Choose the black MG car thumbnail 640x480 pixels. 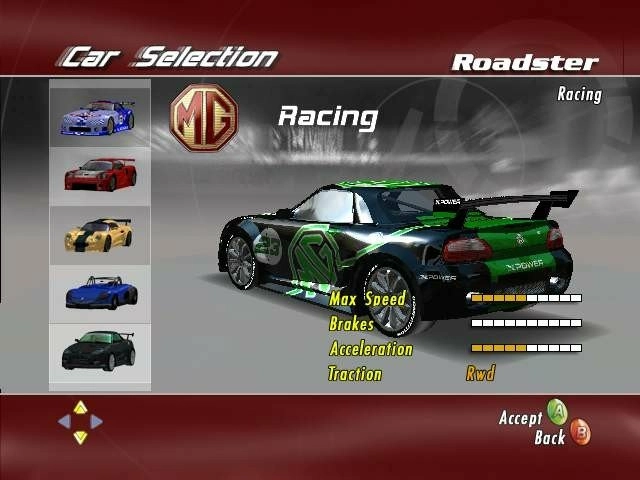tap(99, 350)
